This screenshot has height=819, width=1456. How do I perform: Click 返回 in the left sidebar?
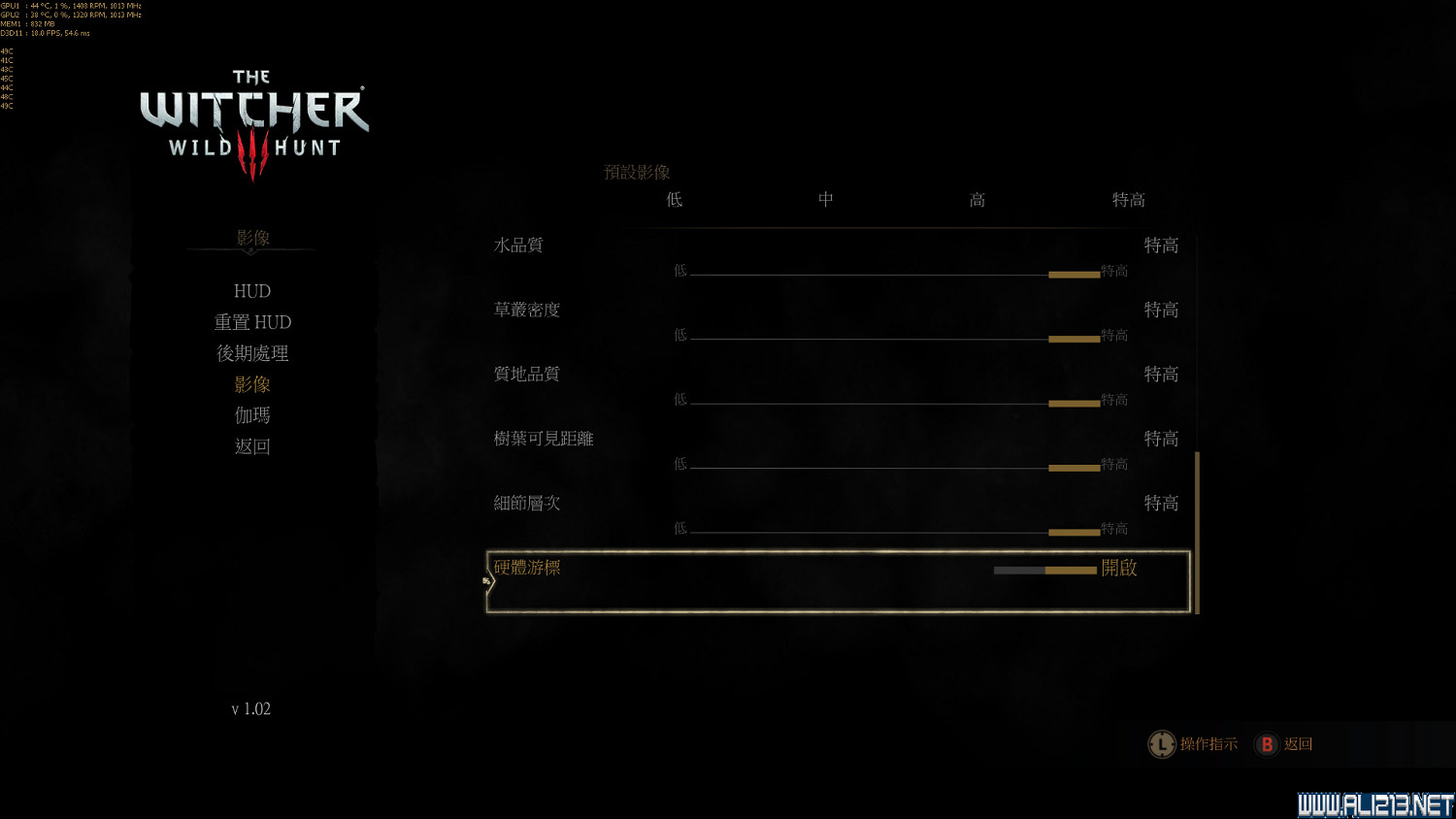pos(252,446)
